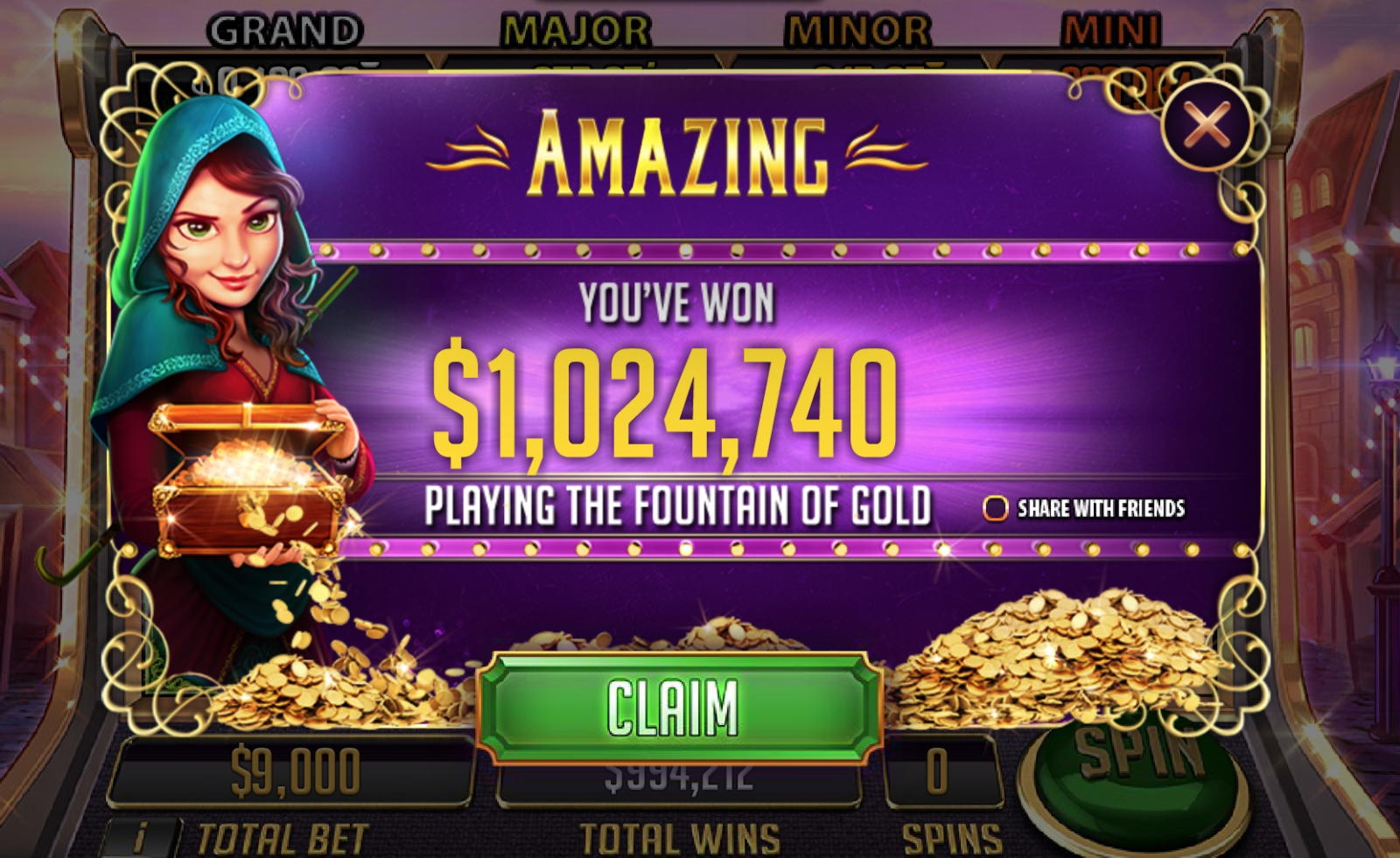Claim the $1,024,740 winnings
1400x858 pixels.
click(676, 708)
